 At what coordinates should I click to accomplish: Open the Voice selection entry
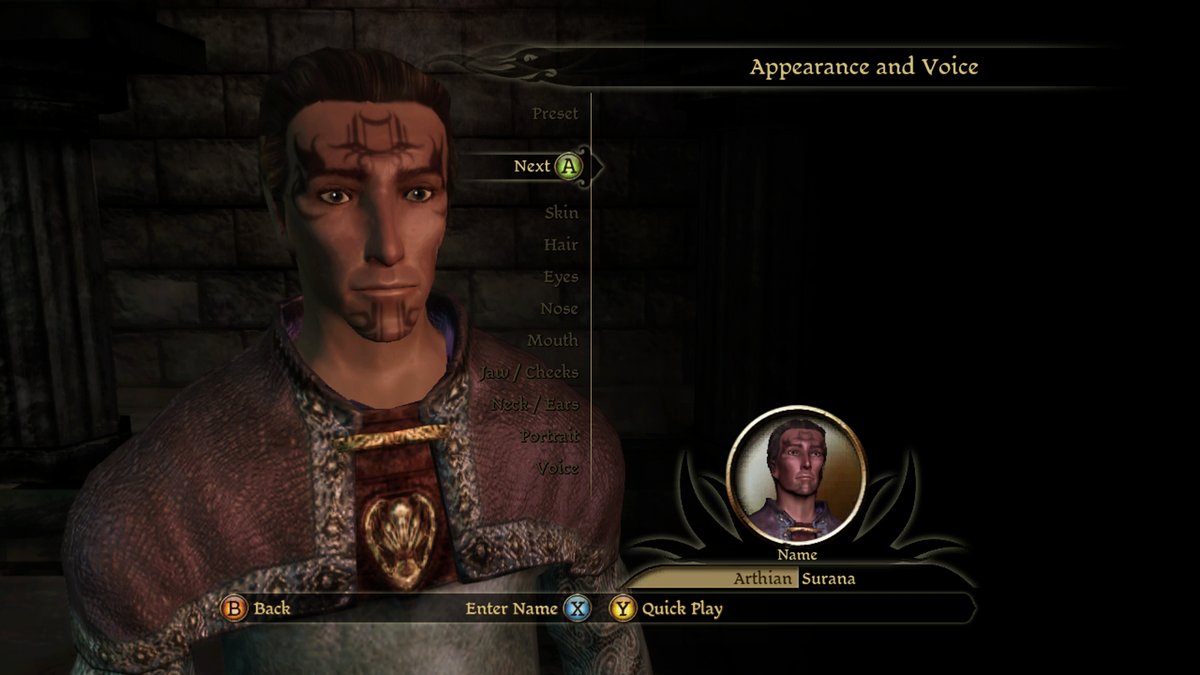click(557, 469)
